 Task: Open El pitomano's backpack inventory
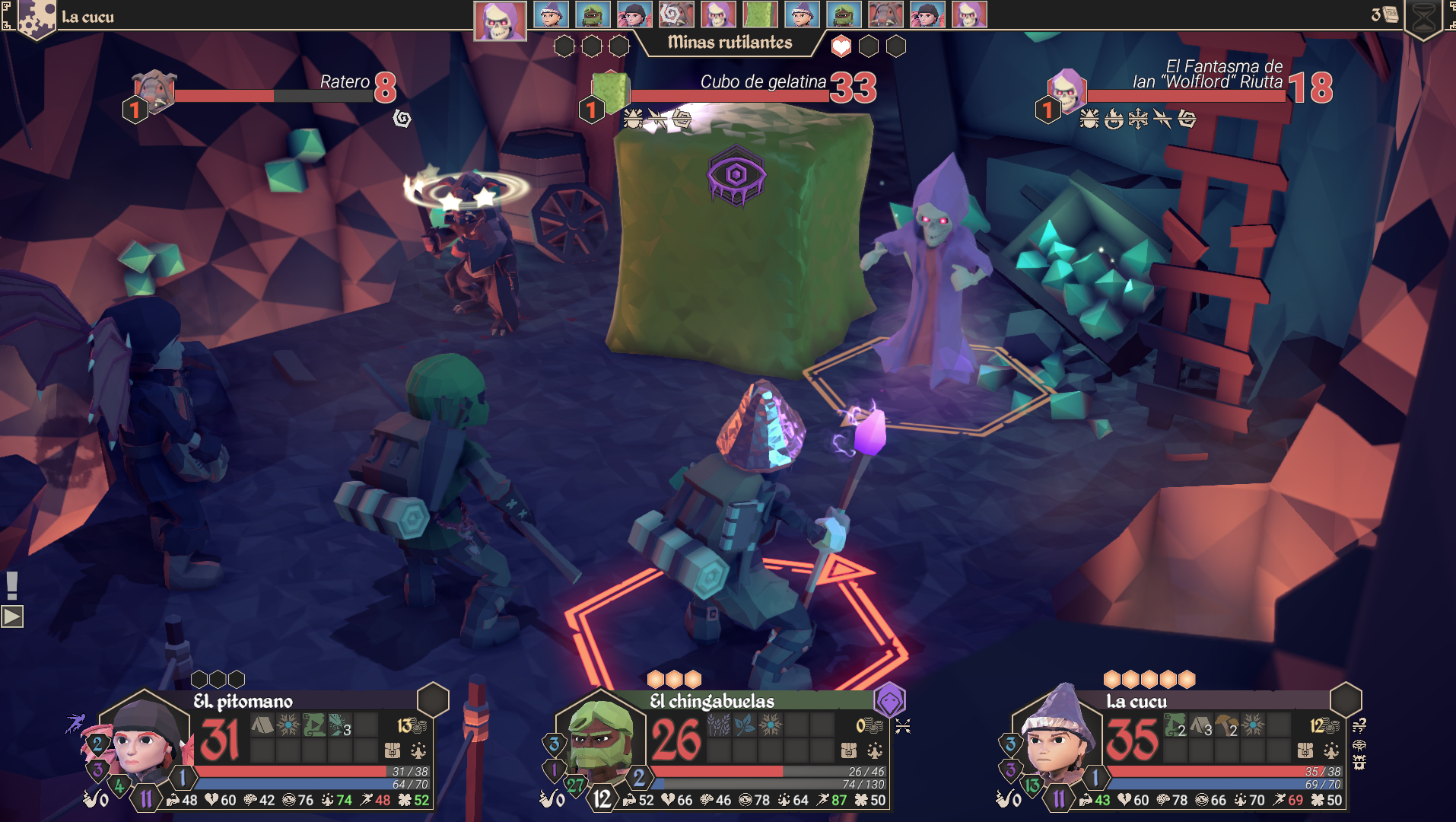(x=393, y=751)
